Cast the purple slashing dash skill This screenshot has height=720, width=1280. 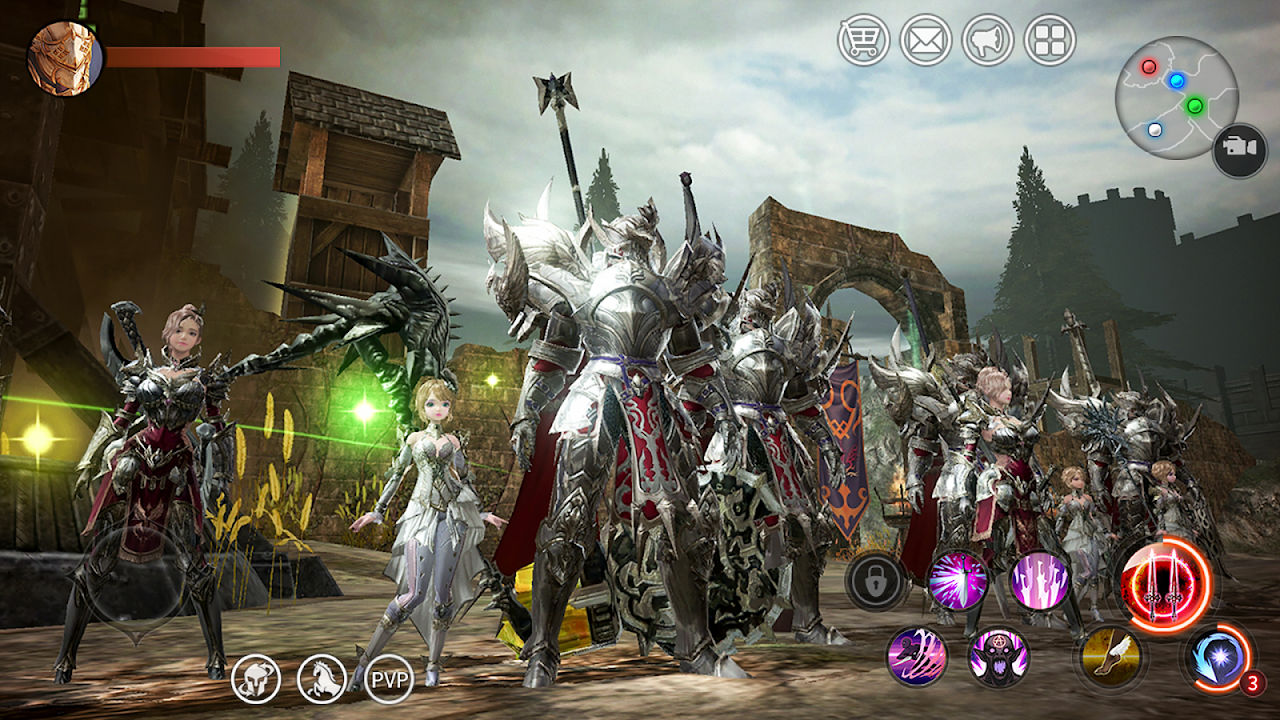click(x=917, y=657)
